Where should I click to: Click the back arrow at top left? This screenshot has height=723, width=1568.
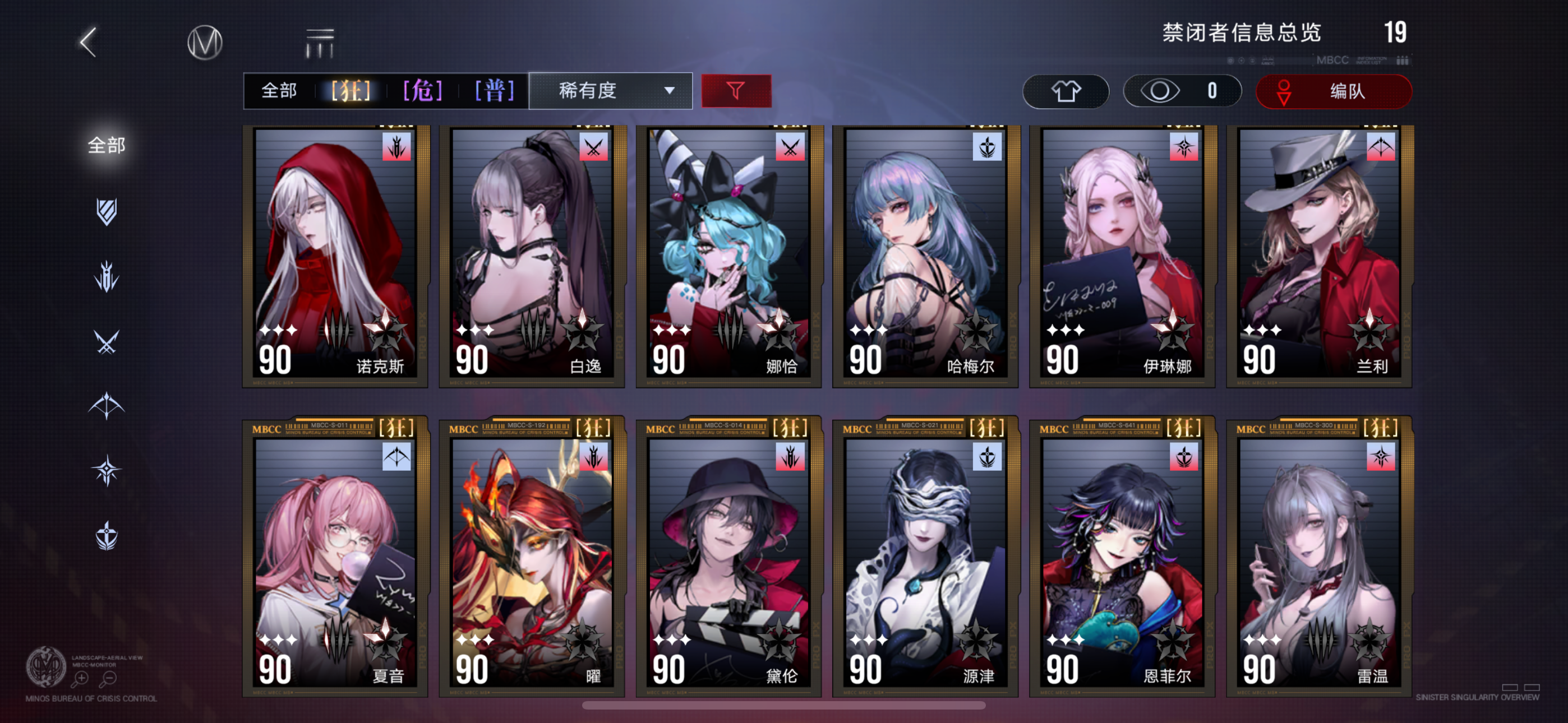click(x=87, y=41)
